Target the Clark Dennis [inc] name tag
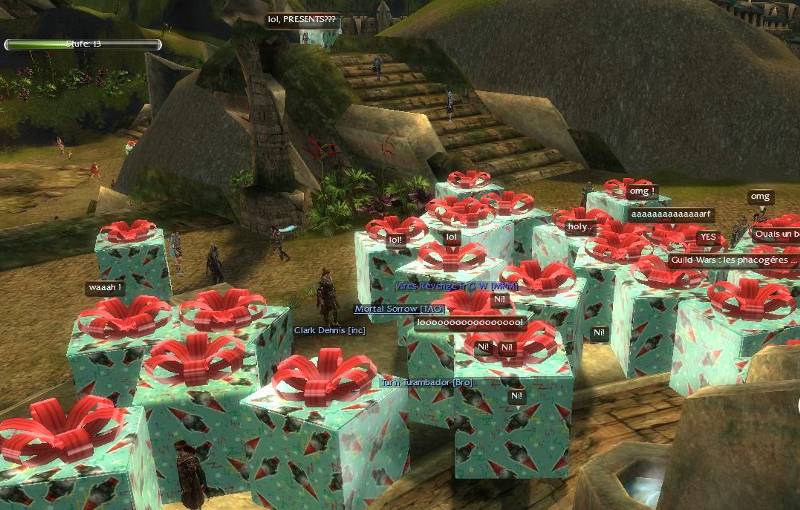The width and height of the screenshot is (800, 510). (329, 329)
